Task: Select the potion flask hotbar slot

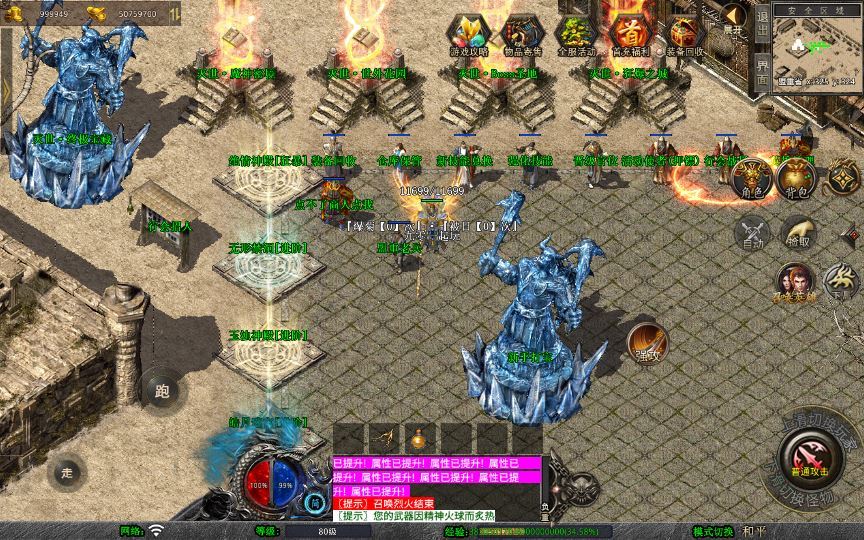Action: 417,438
